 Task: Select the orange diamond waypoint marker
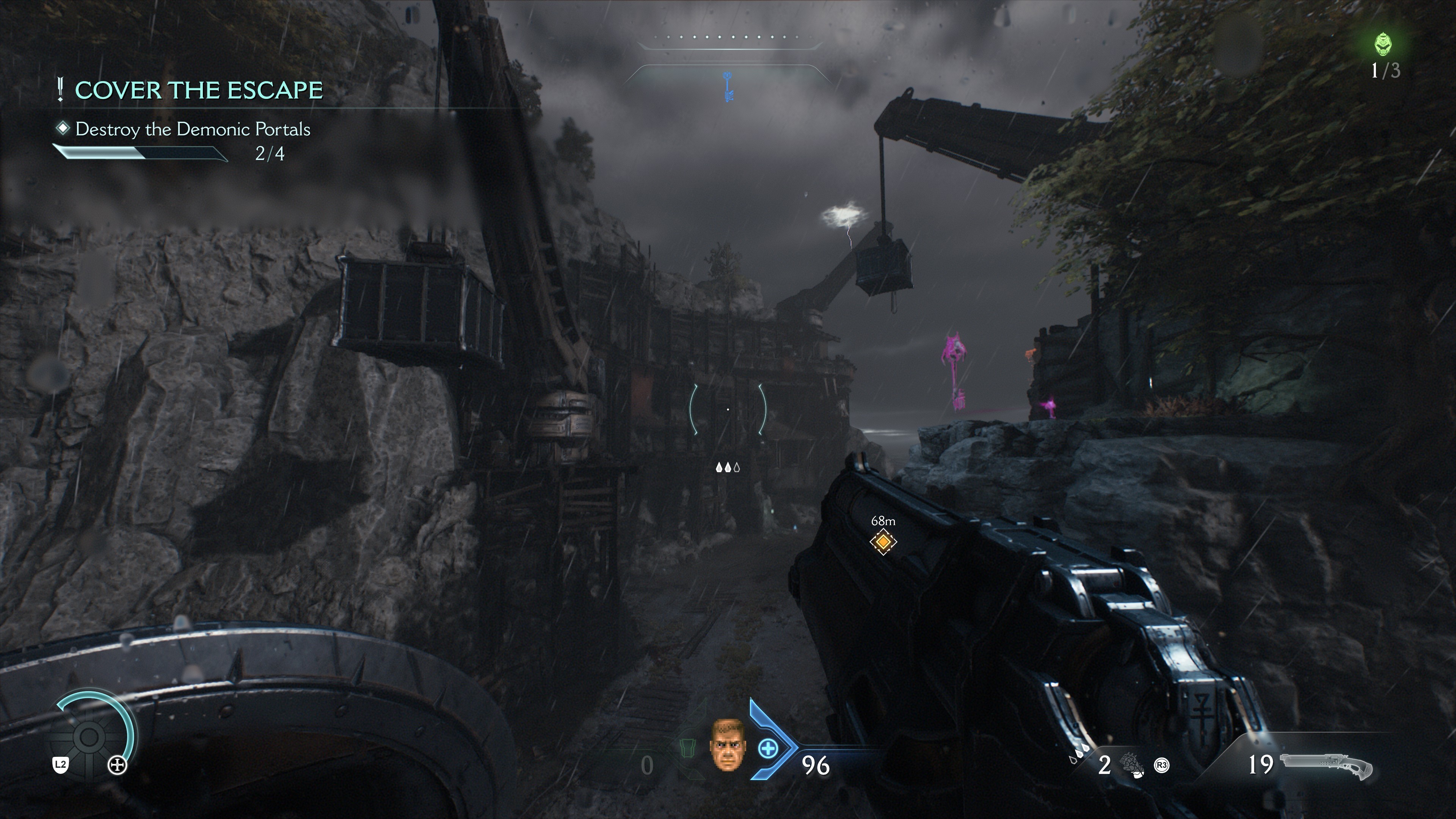[883, 542]
